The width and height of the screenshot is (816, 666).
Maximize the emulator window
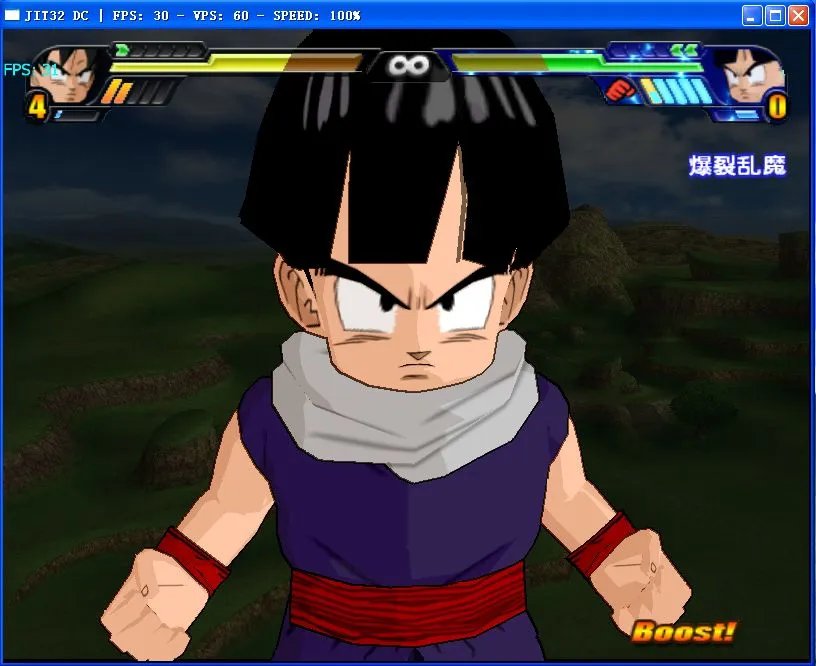pos(775,15)
